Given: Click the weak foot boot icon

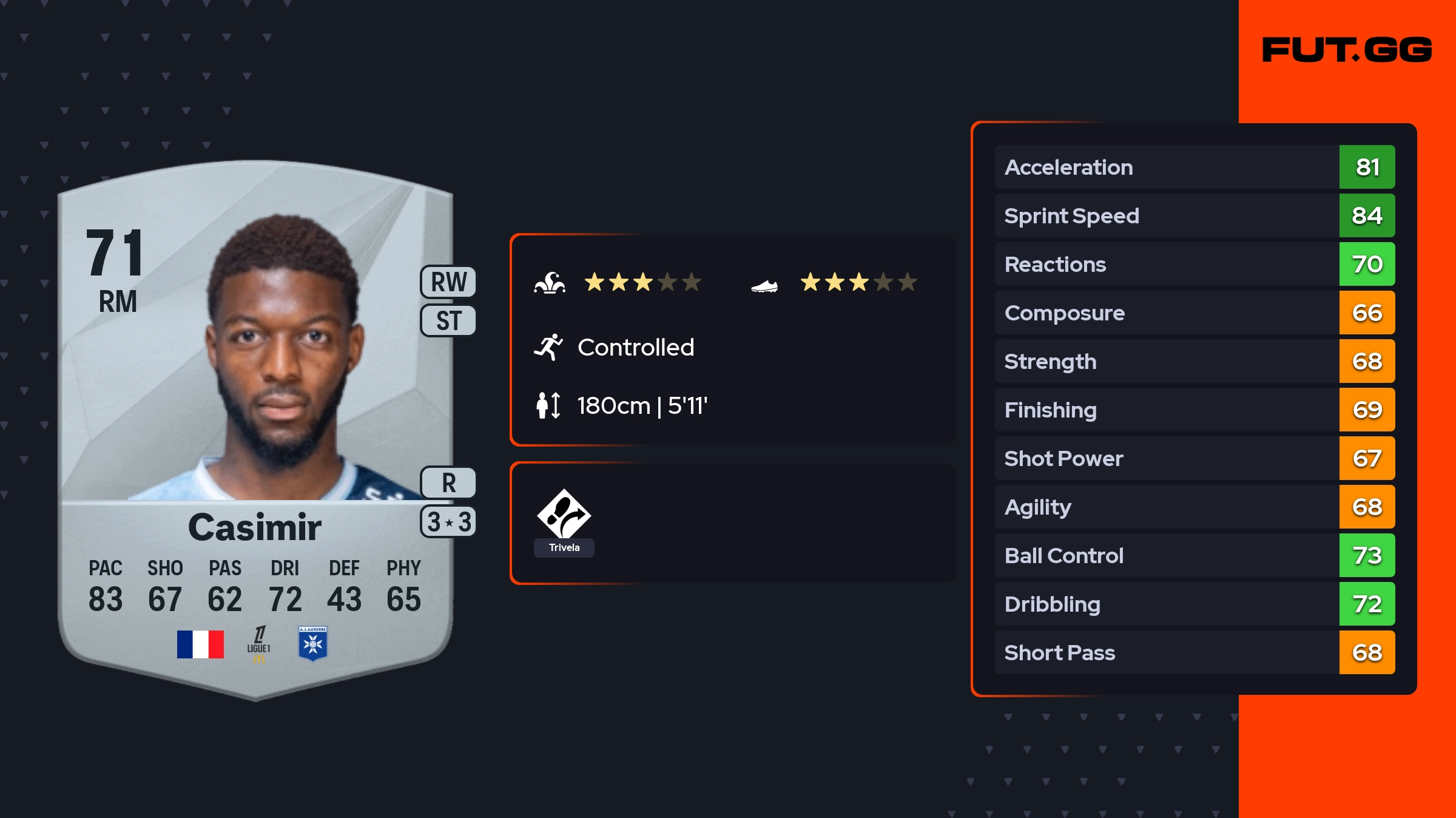Looking at the screenshot, I should [x=764, y=285].
